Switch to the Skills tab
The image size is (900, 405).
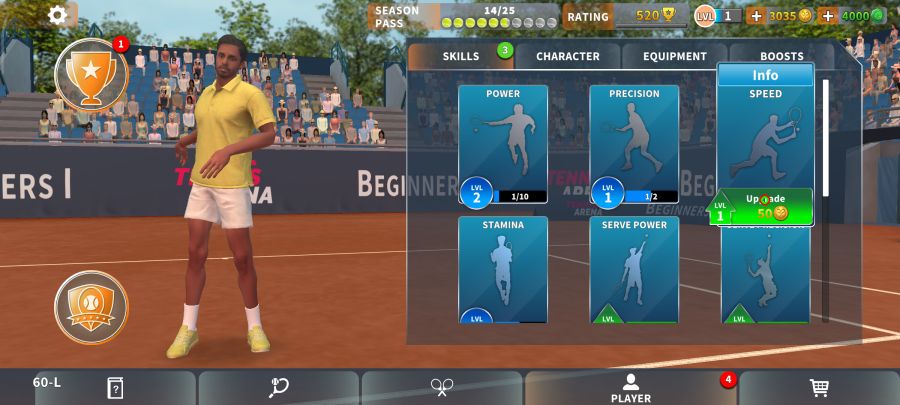point(461,56)
